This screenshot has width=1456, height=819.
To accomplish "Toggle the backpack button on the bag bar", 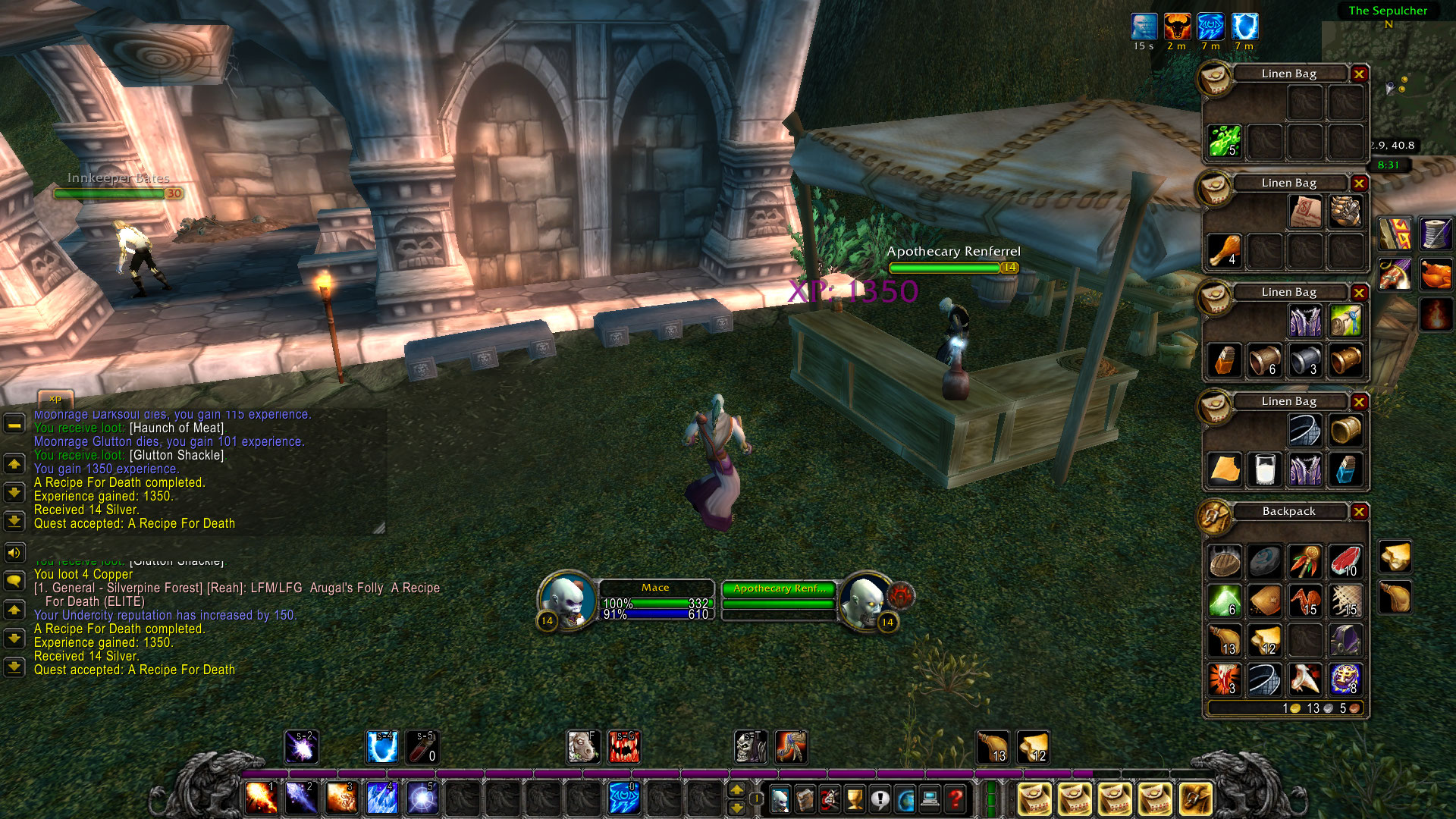I will click(1194, 799).
